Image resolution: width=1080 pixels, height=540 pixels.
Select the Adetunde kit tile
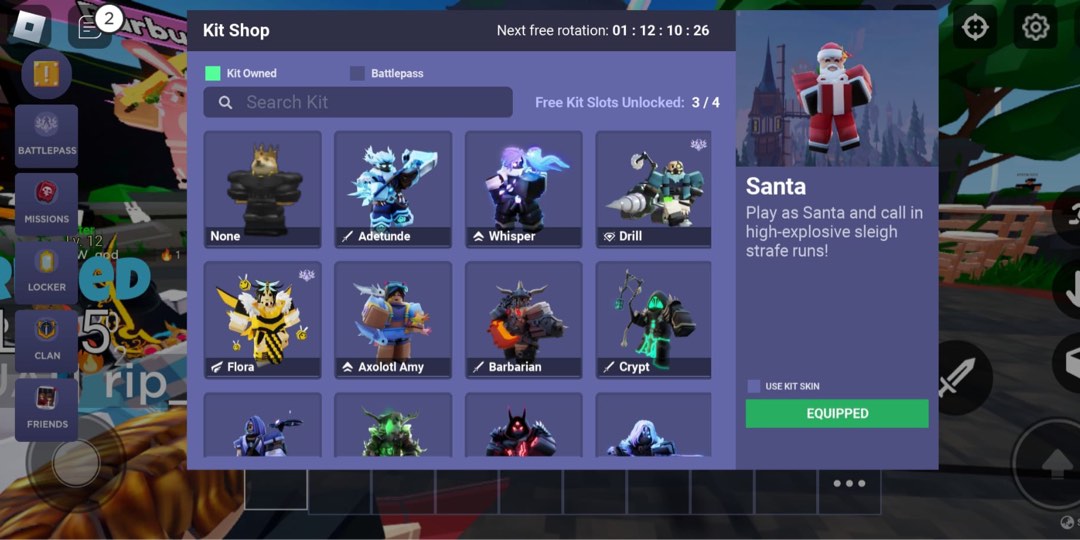click(x=393, y=189)
